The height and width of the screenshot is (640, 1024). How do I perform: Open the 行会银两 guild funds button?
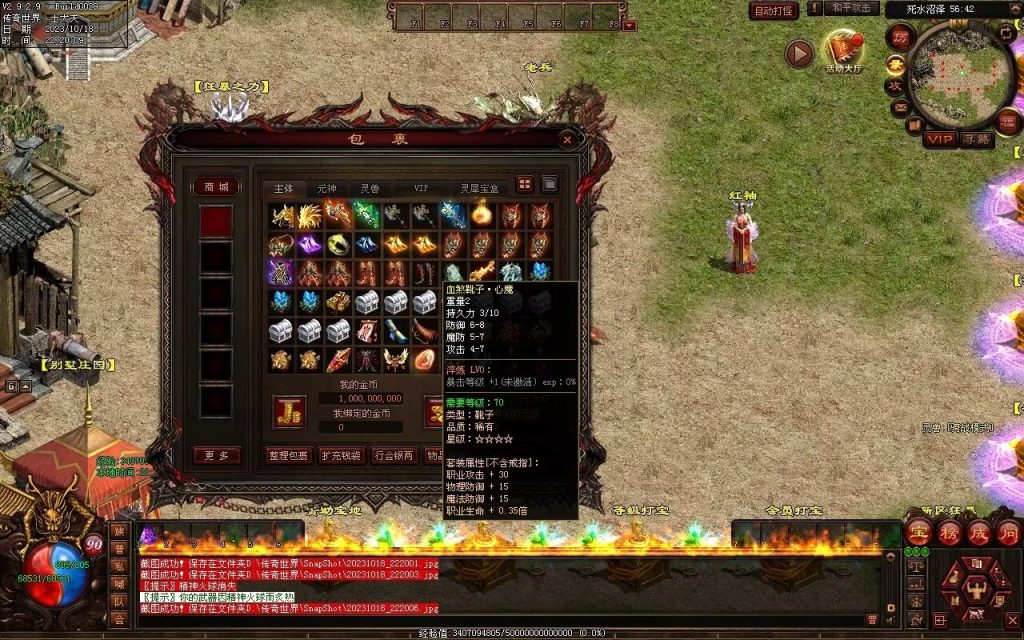394,456
